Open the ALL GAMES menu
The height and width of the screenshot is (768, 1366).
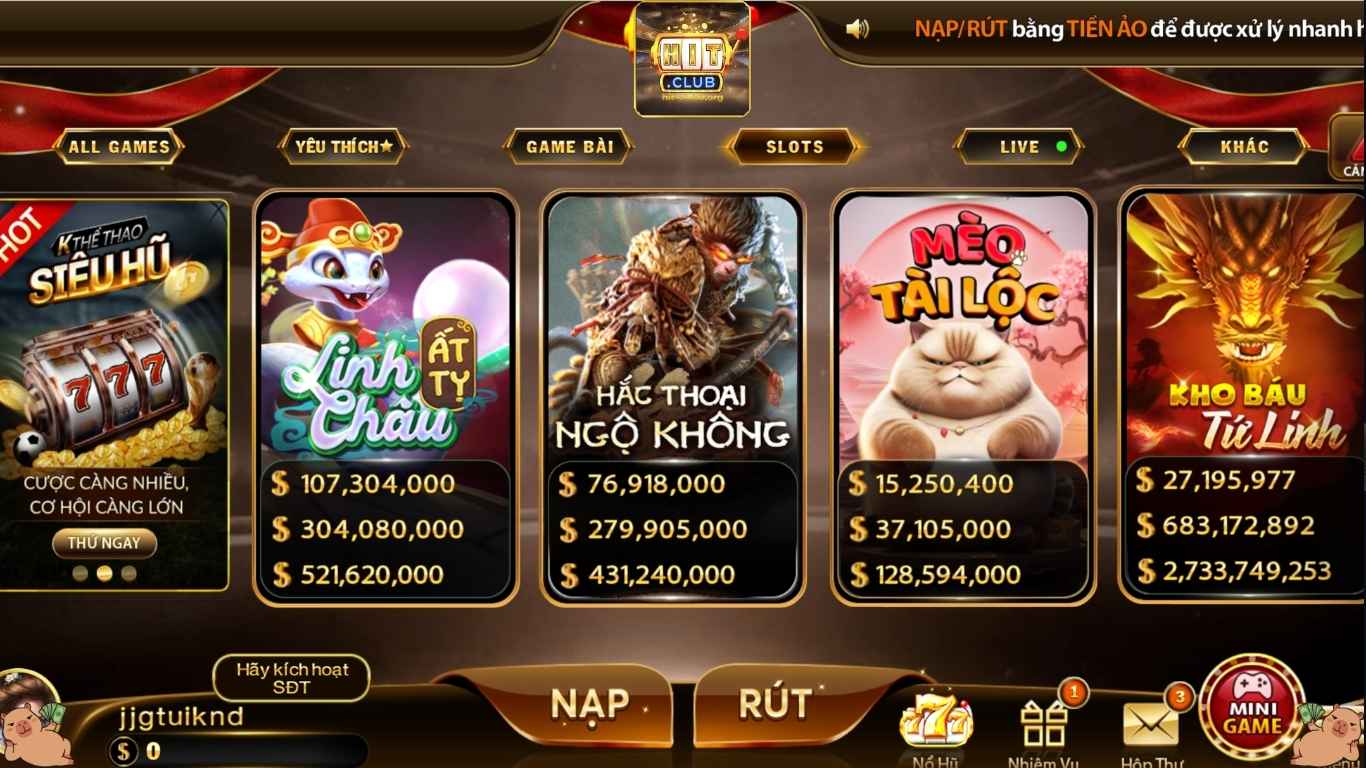pos(119,147)
